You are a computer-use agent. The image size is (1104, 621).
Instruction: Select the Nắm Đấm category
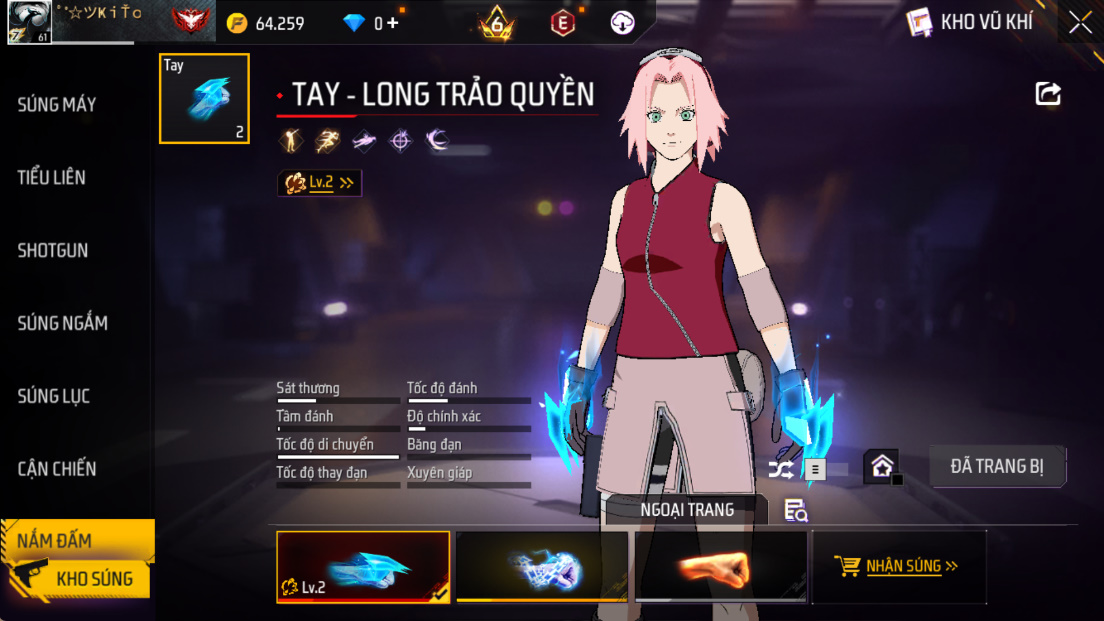click(55, 541)
